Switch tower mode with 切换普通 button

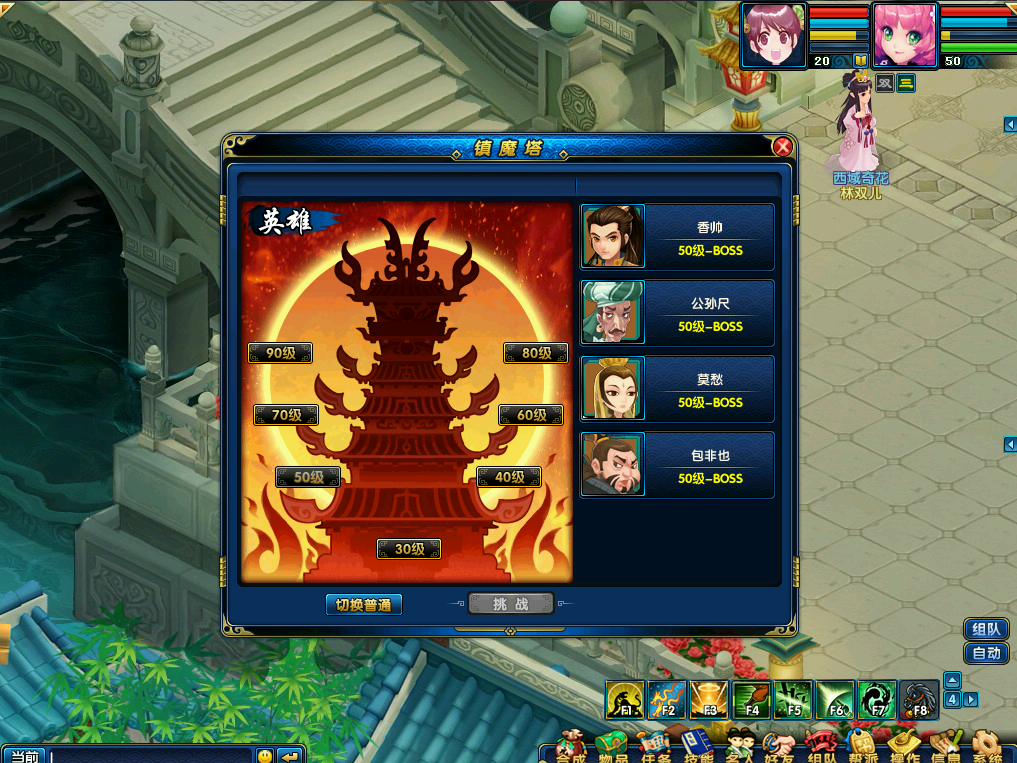point(363,604)
